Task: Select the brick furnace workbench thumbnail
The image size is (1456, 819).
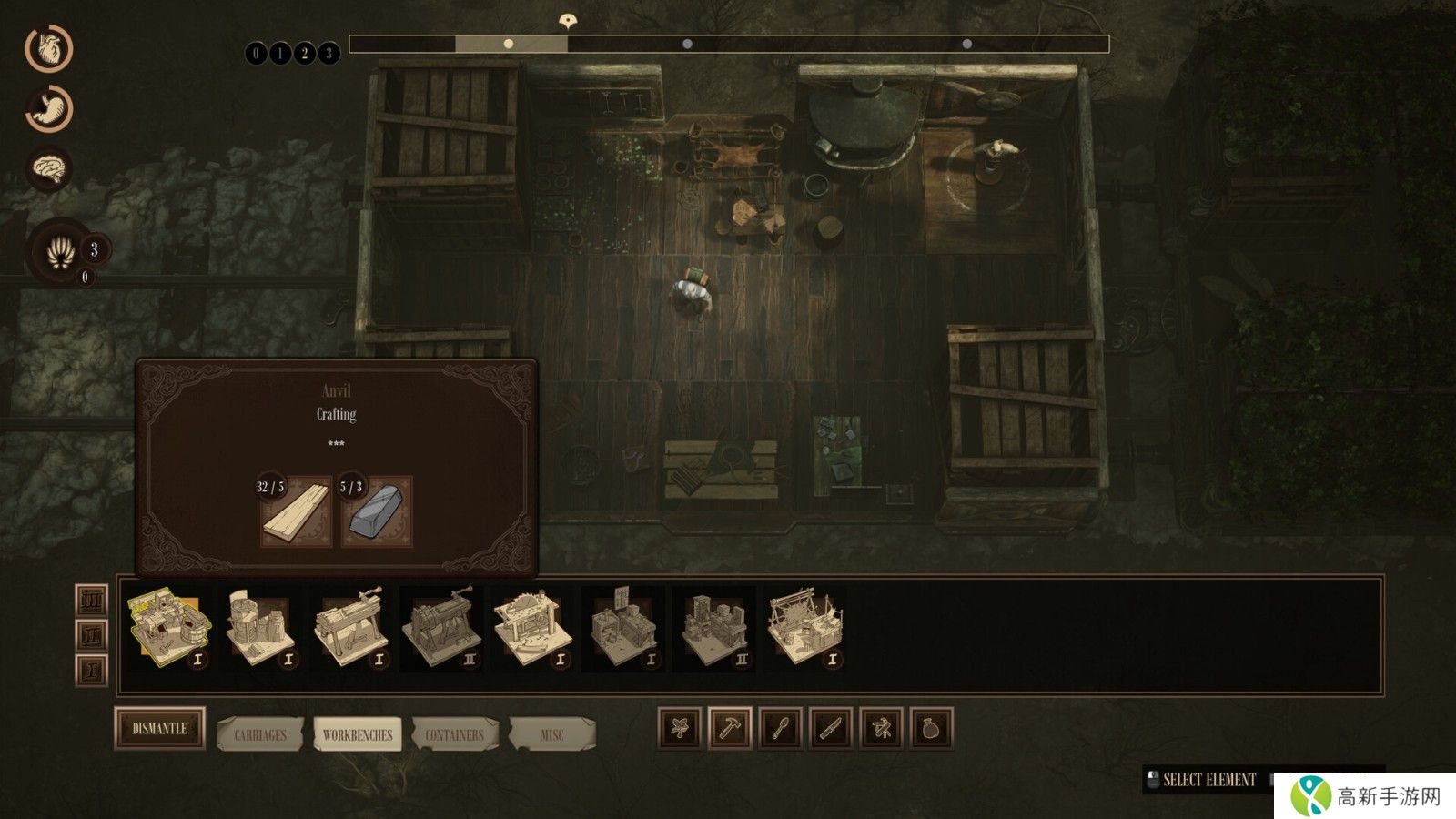Action: [259, 629]
